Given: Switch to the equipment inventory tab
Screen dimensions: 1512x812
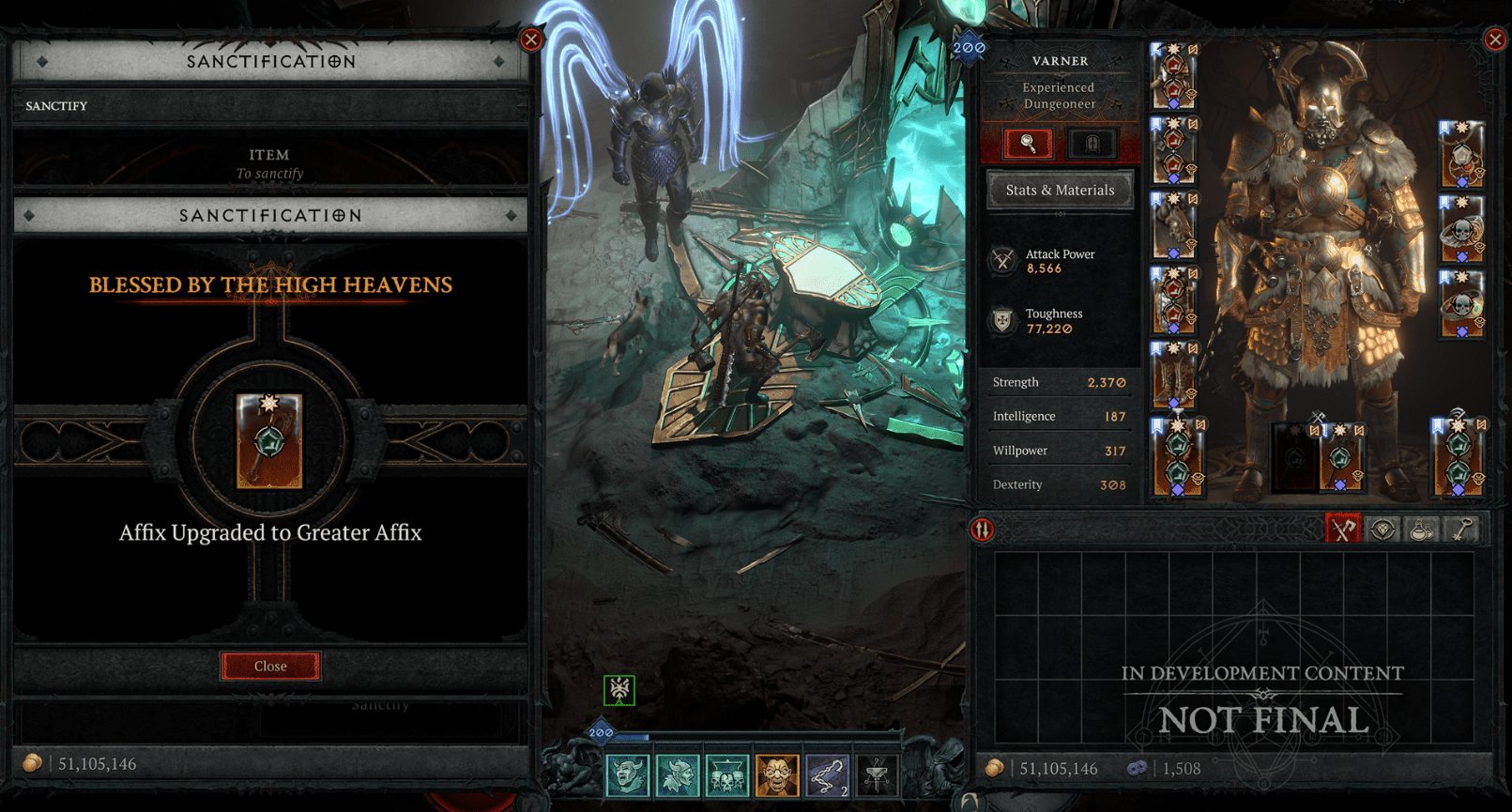Looking at the screenshot, I should 1343,529.
